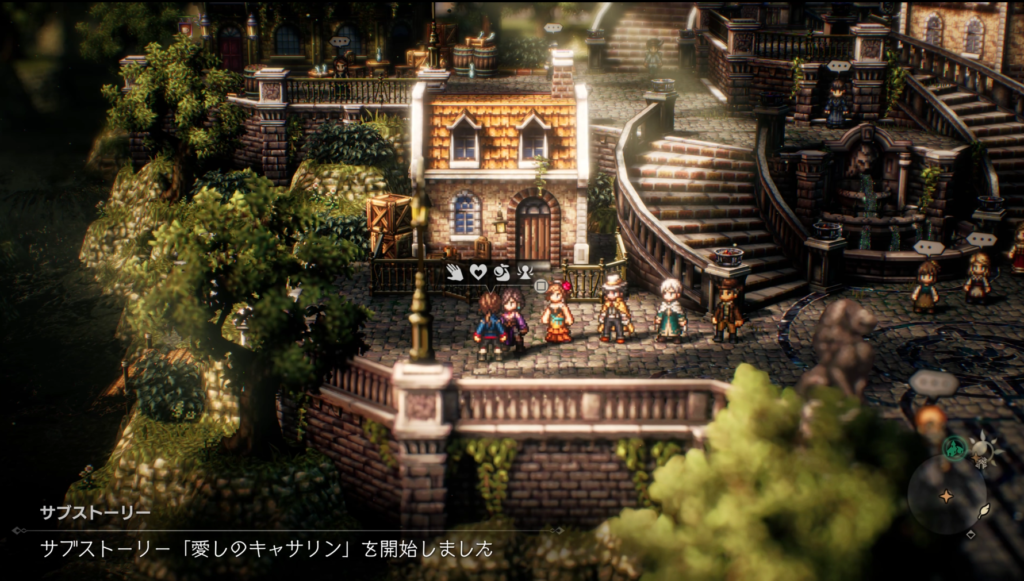Choose the heart path action icon
The image size is (1024, 581).
click(x=477, y=270)
